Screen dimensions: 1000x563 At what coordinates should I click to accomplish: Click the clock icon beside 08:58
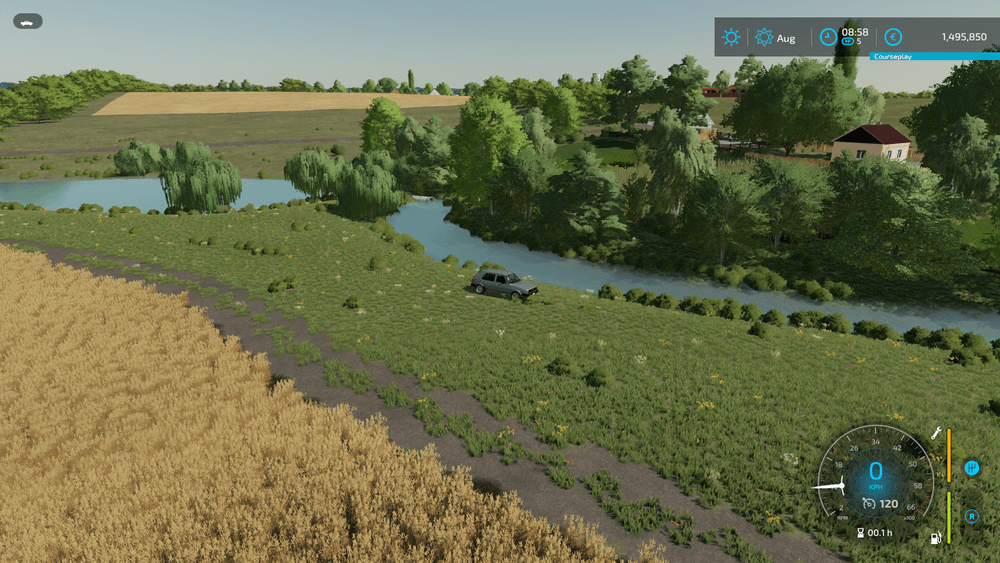coord(828,37)
